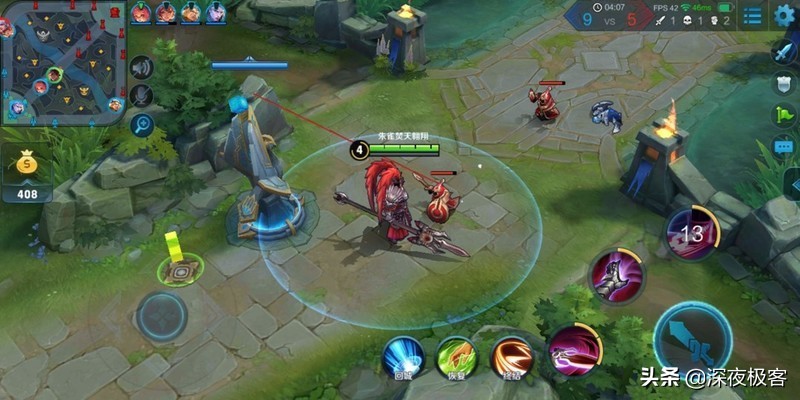The image size is (800, 400).
Task: Tap the virtual movement joystick
Action: [161, 317]
